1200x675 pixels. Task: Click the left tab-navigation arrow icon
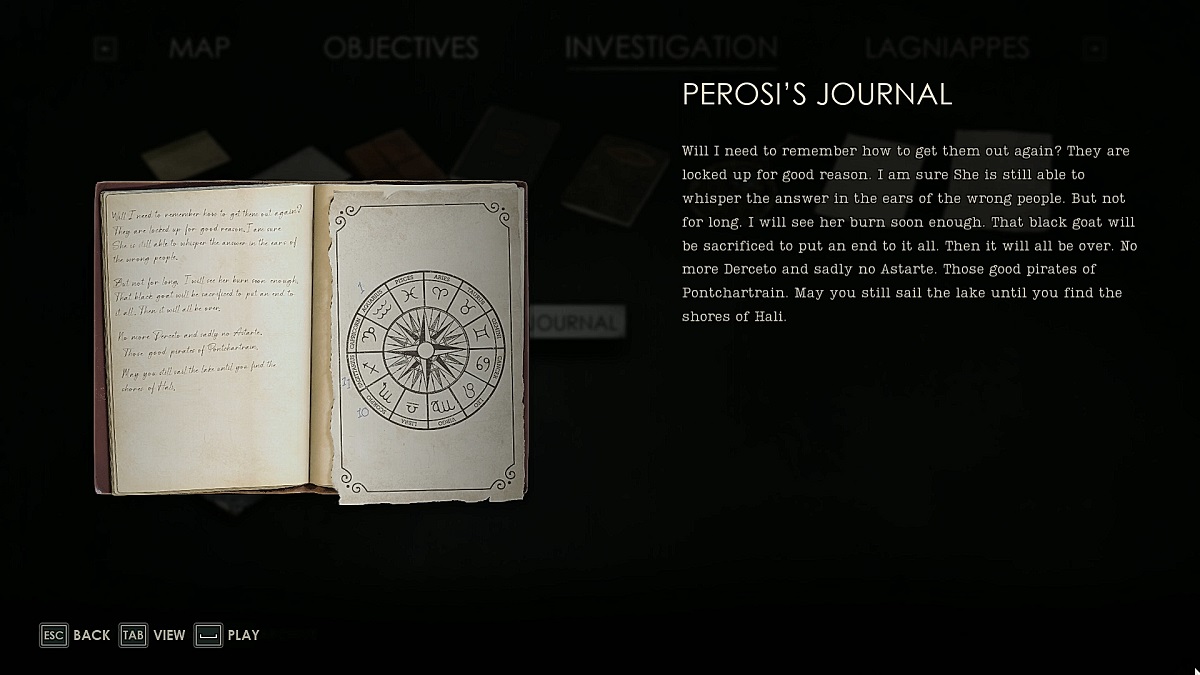(107, 48)
